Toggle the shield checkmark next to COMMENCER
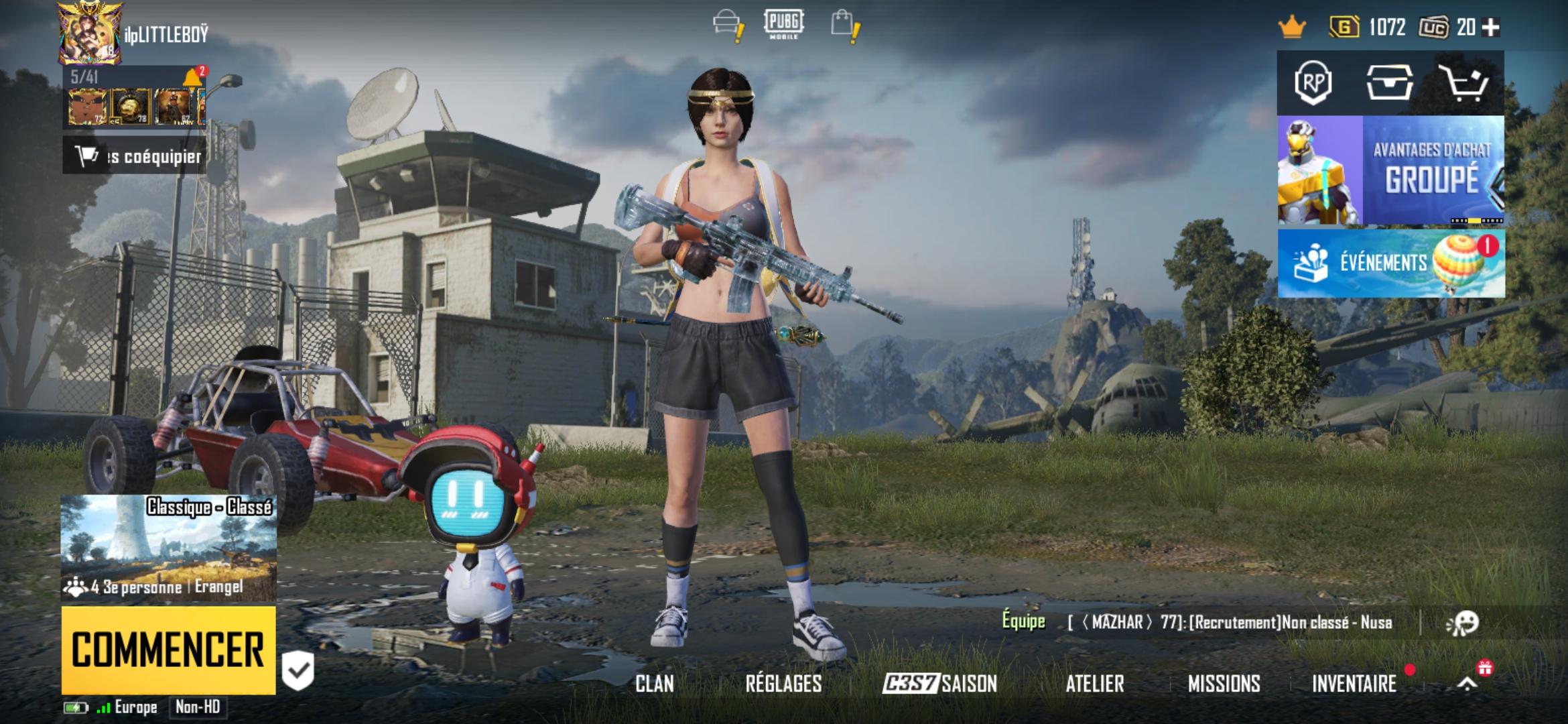This screenshot has width=1568, height=724. pos(298,669)
